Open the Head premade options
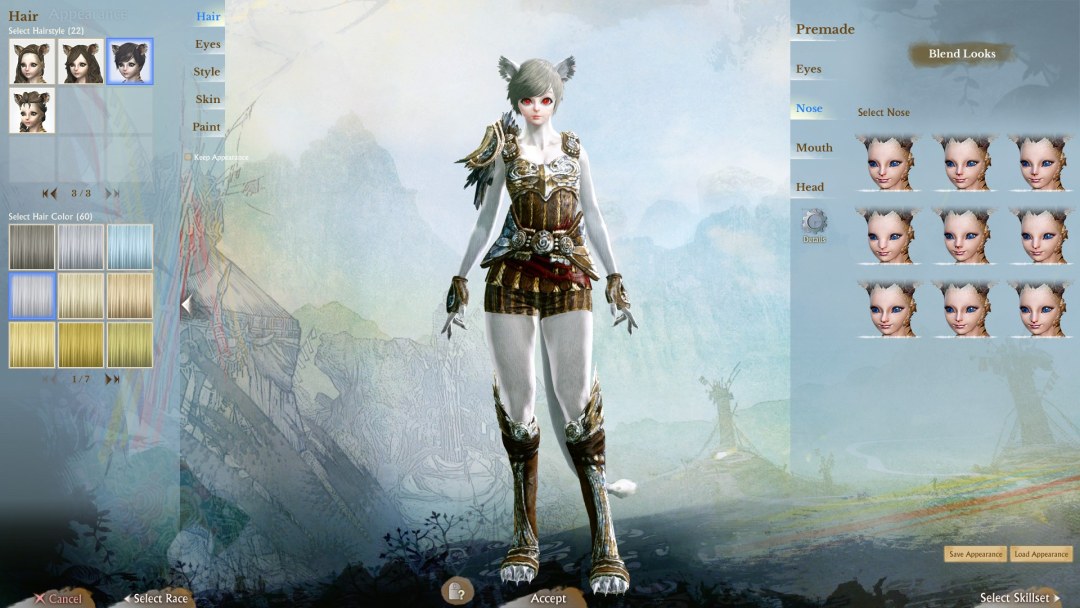The width and height of the screenshot is (1080, 608). click(x=810, y=187)
